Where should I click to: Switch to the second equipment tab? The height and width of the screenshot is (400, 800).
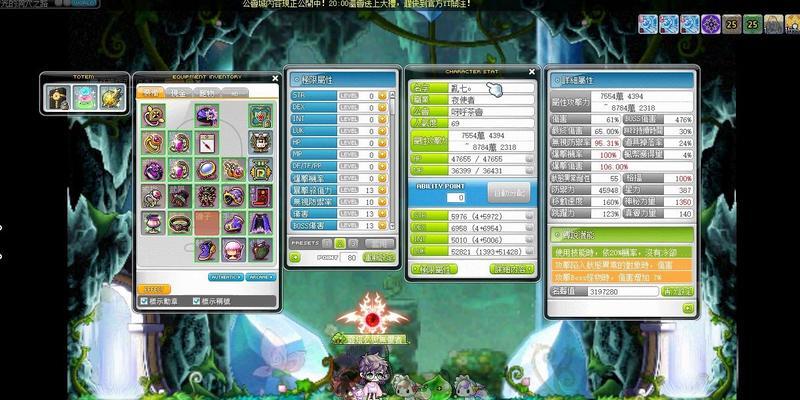click(179, 92)
